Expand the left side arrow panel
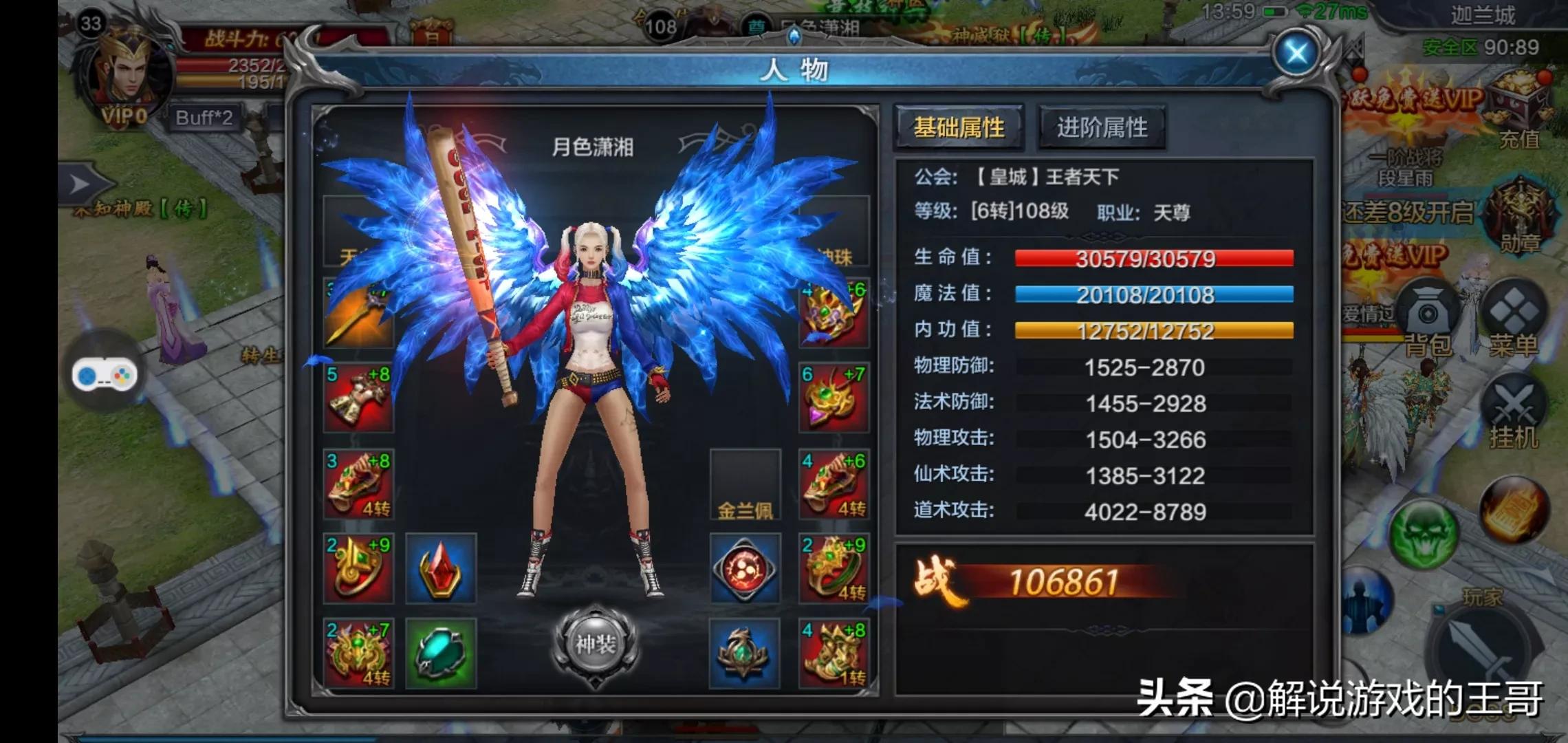The width and height of the screenshot is (1568, 743). 83,184
